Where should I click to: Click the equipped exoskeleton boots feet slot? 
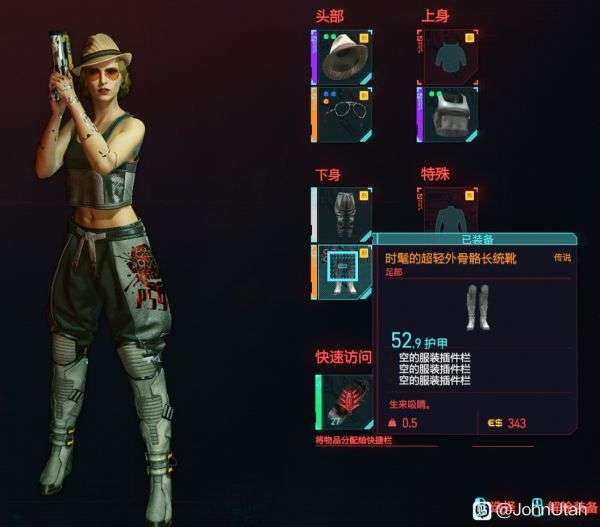coord(344,270)
